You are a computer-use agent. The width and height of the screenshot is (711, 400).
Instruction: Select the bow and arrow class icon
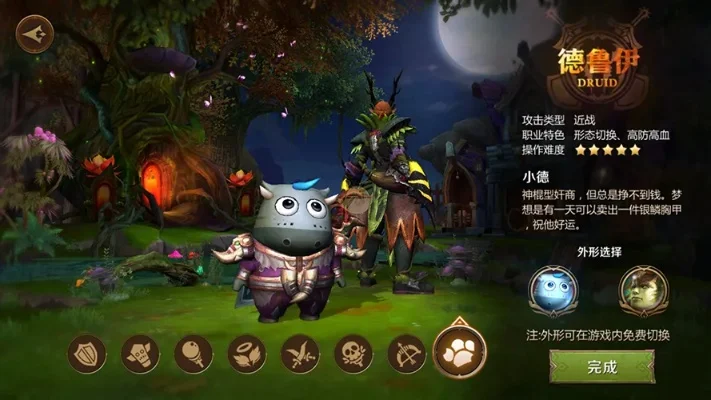pos(406,353)
